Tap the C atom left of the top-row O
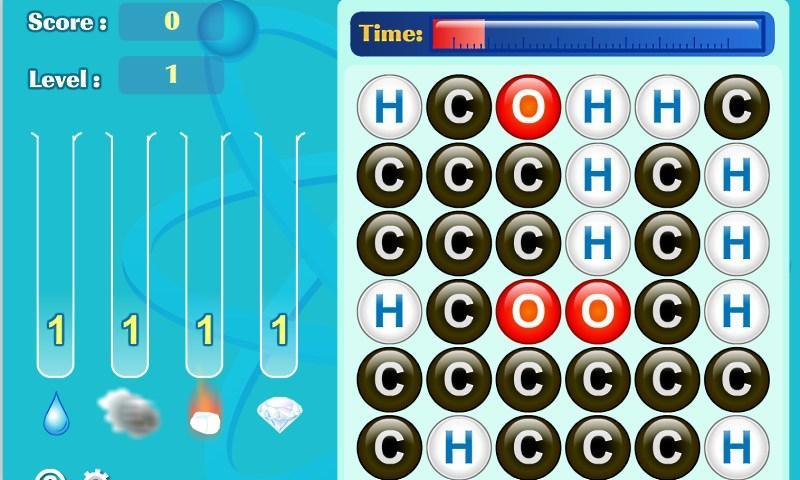The width and height of the screenshot is (800, 480). (x=459, y=107)
